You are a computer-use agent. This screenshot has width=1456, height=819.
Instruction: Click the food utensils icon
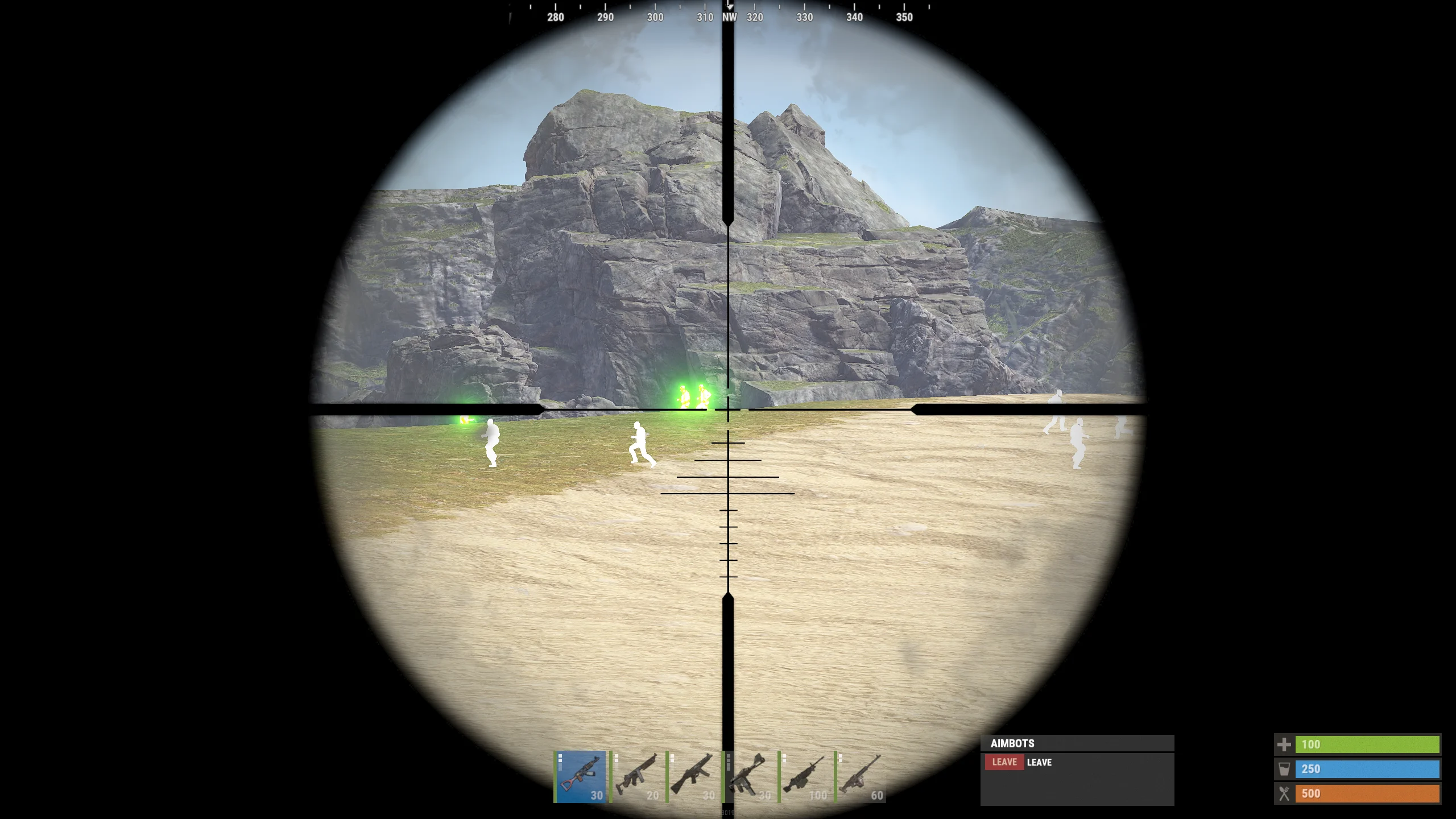(x=1285, y=793)
